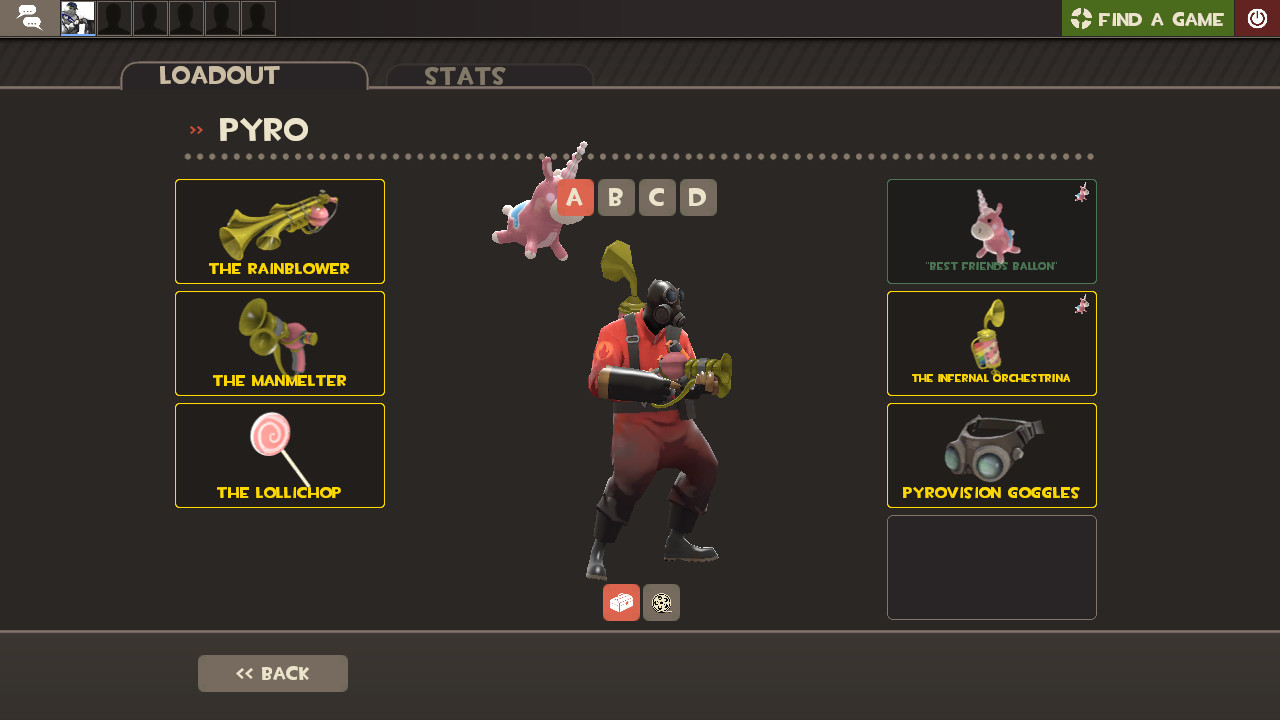
Task: Switch to the STATS tab
Action: [x=464, y=76]
